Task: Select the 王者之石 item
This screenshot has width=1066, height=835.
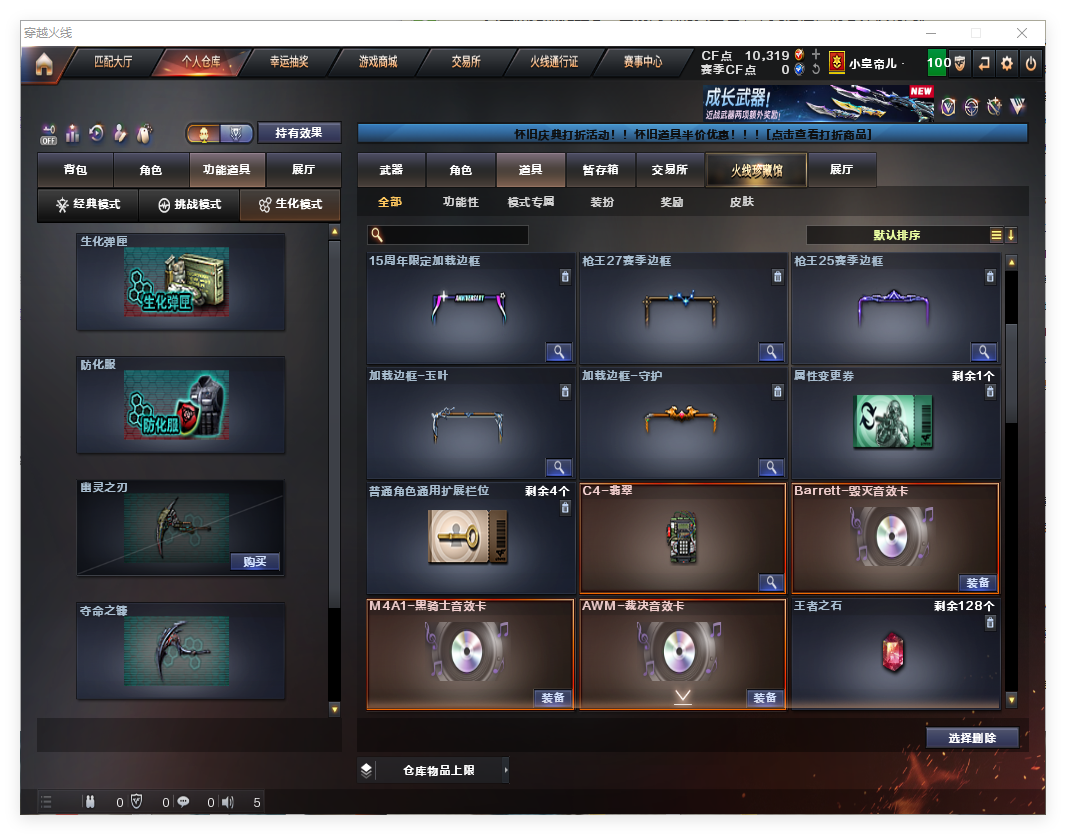Action: pos(894,651)
